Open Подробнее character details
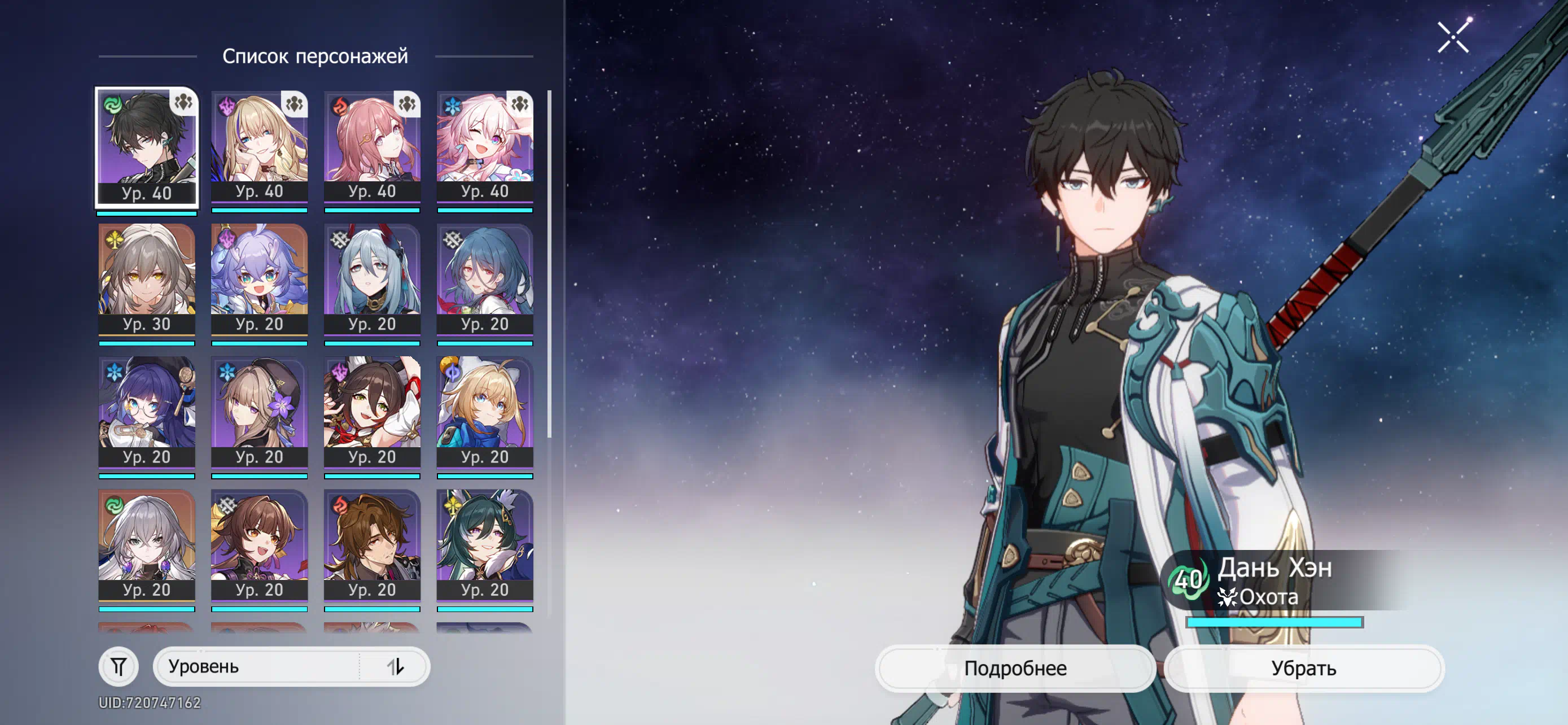The image size is (1568, 725). coord(1015,668)
